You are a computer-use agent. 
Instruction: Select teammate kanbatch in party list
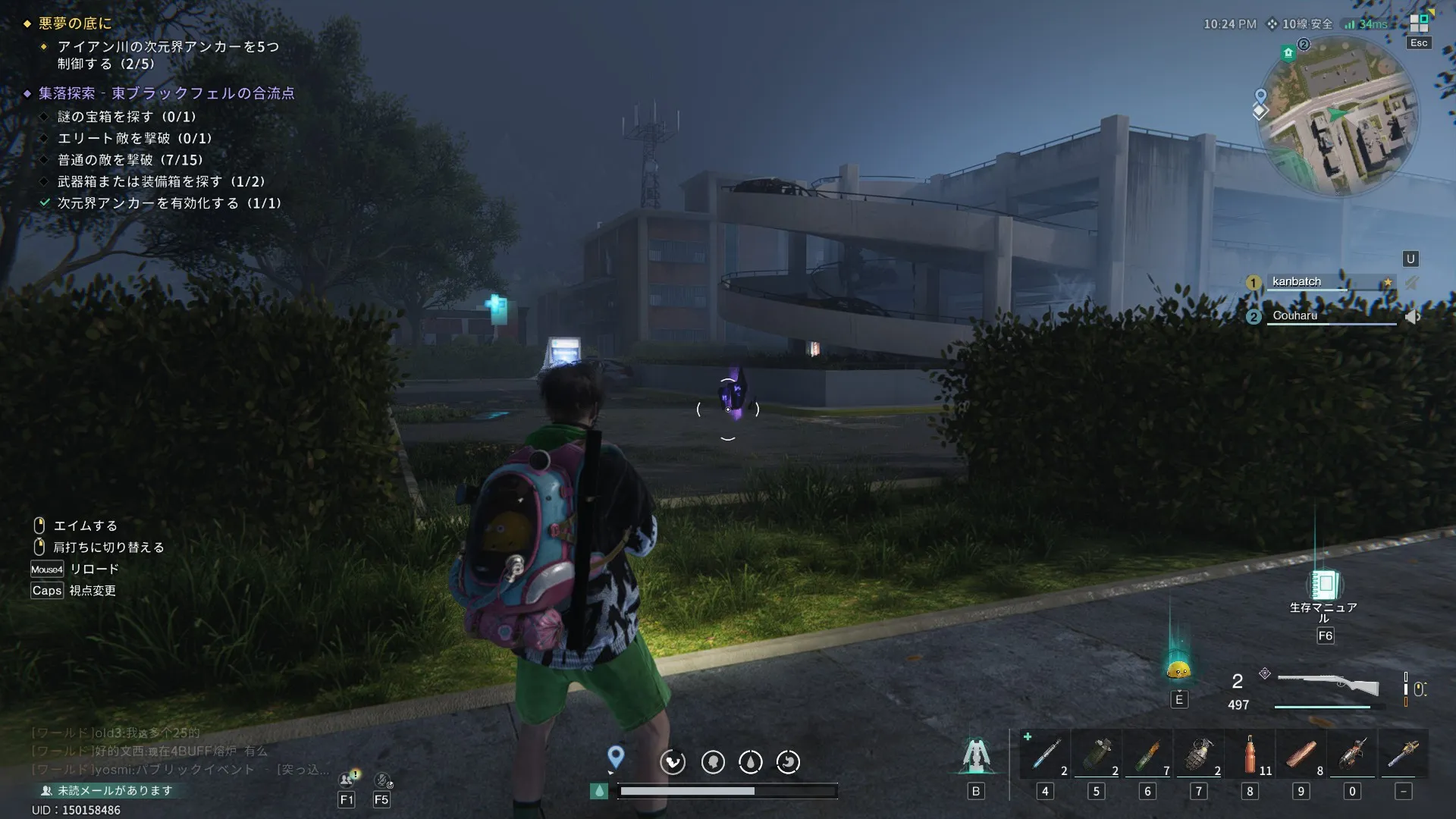point(1297,282)
